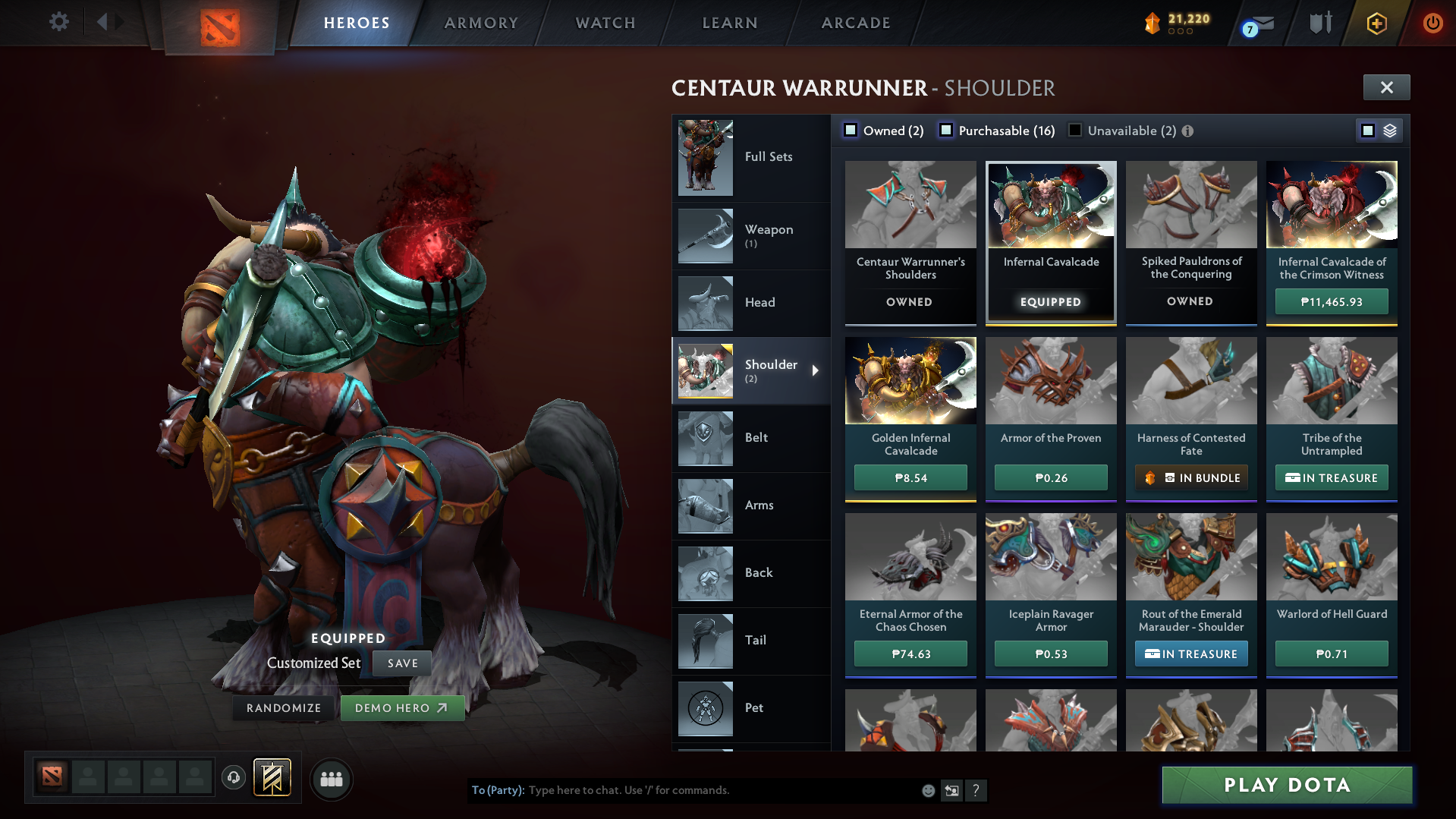The image size is (1456, 819).
Task: Click the emoji smiley in the chat bar
Action: click(x=928, y=790)
